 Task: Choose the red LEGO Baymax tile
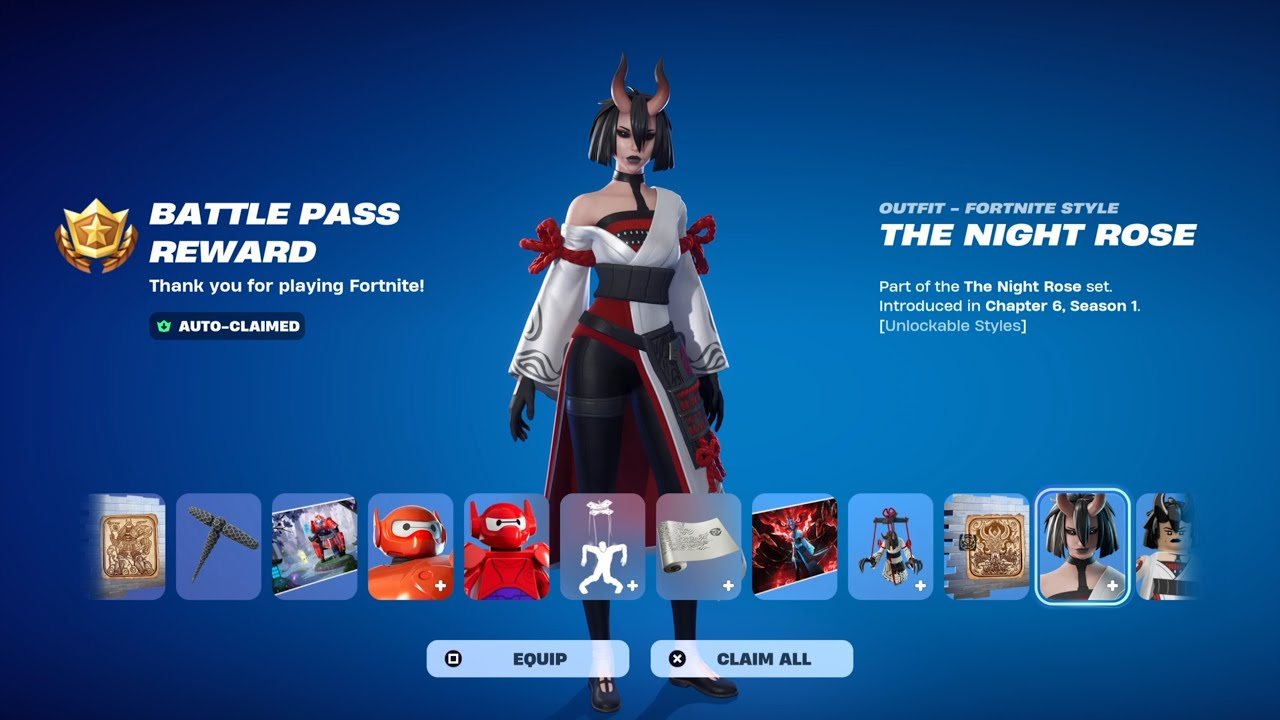506,546
